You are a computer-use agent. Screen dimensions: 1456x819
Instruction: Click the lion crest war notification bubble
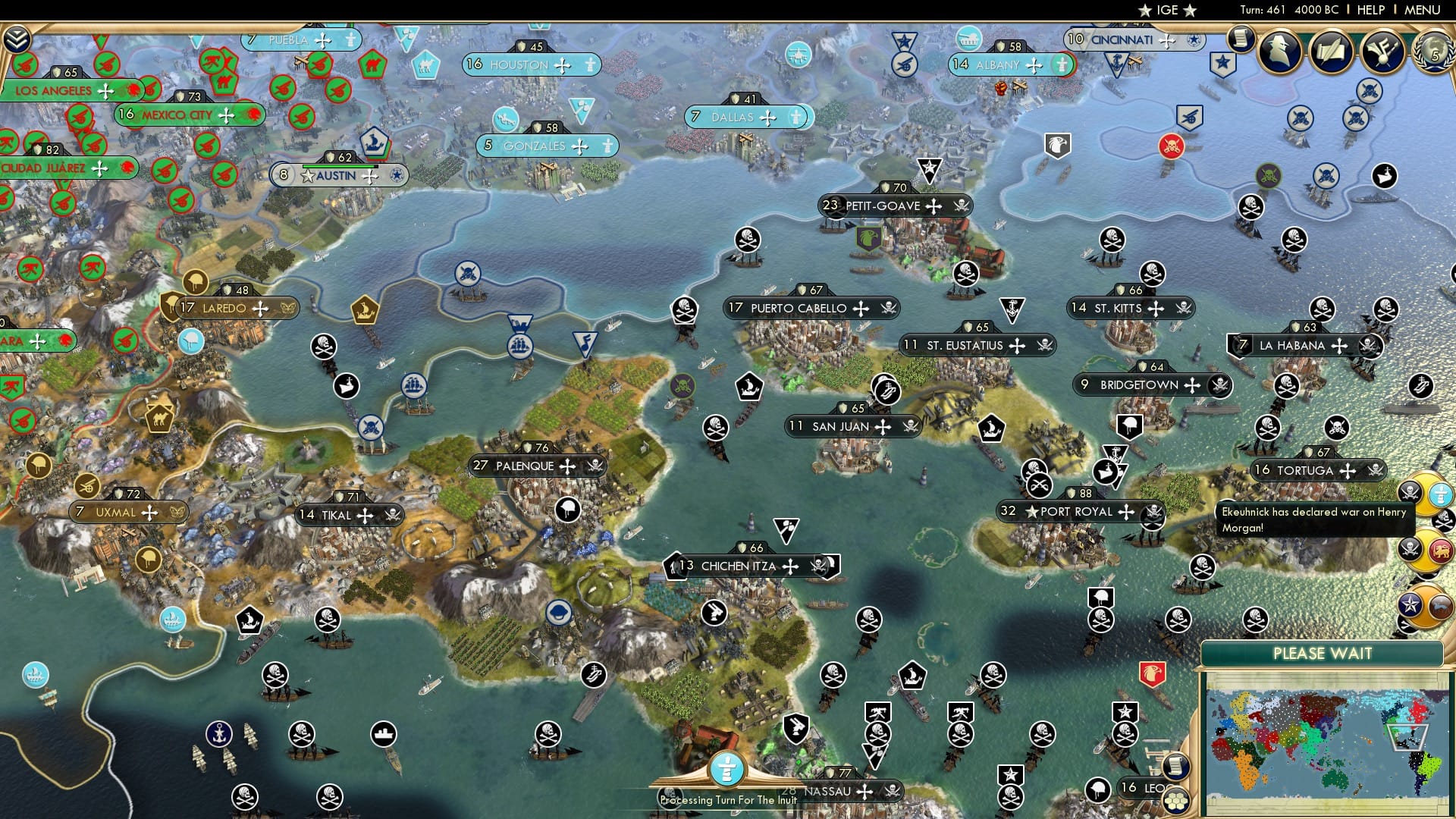pyautogui.click(x=1440, y=550)
